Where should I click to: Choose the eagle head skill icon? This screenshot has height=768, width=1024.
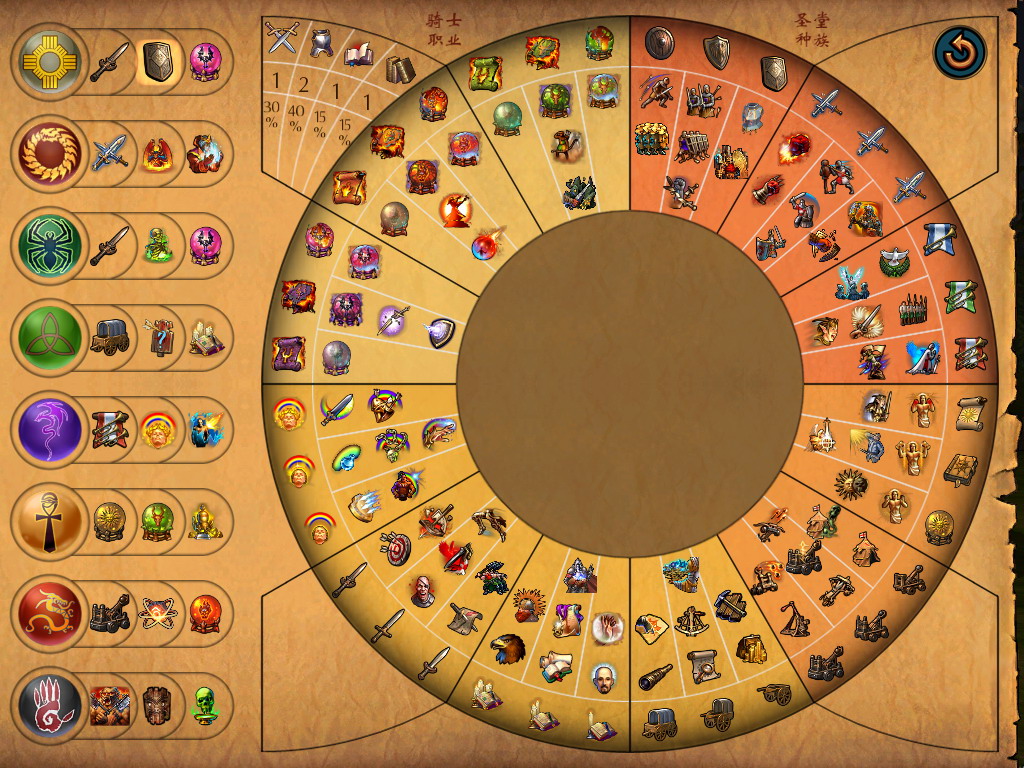point(509,649)
